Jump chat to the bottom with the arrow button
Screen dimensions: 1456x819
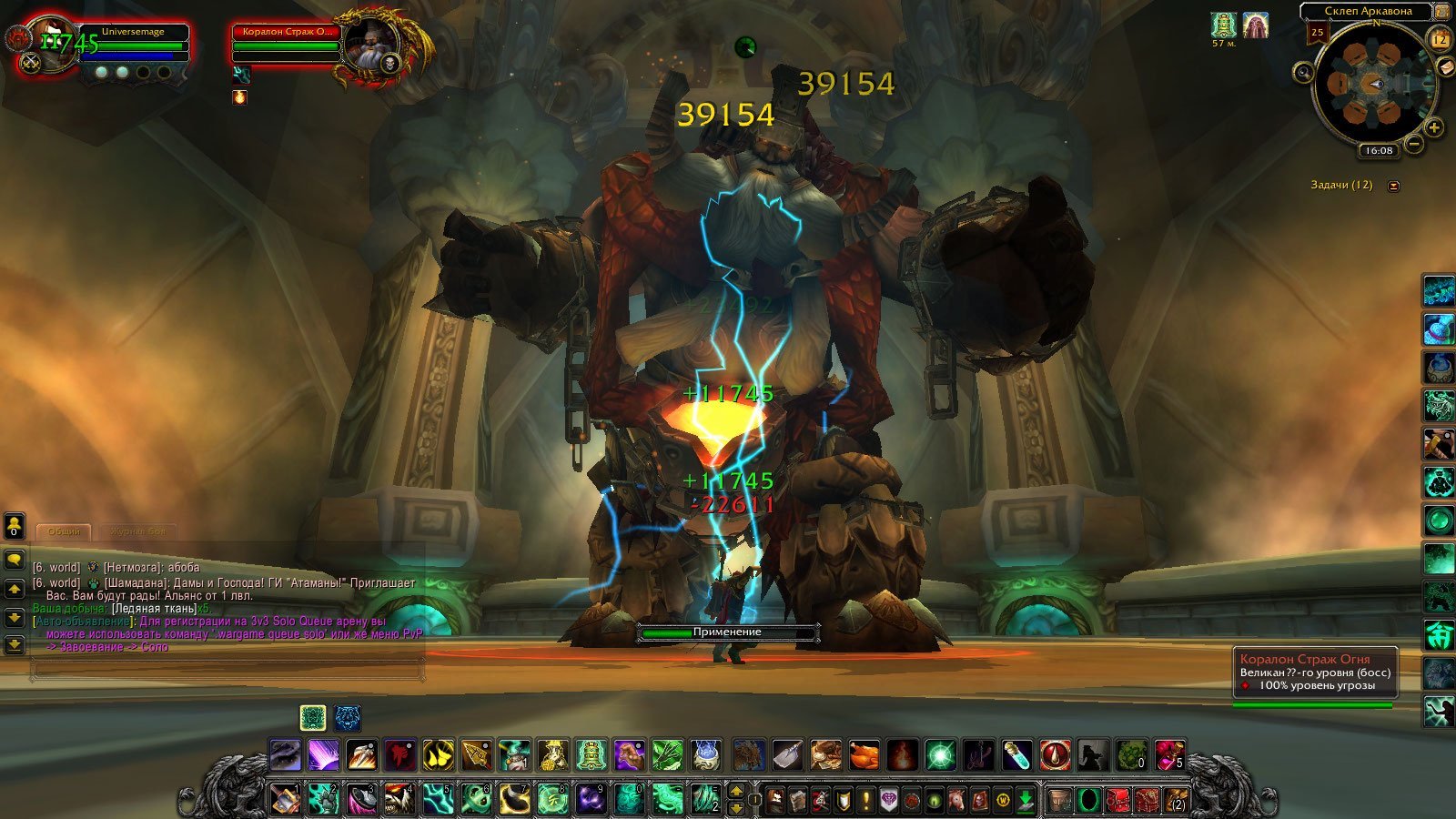pos(14,645)
